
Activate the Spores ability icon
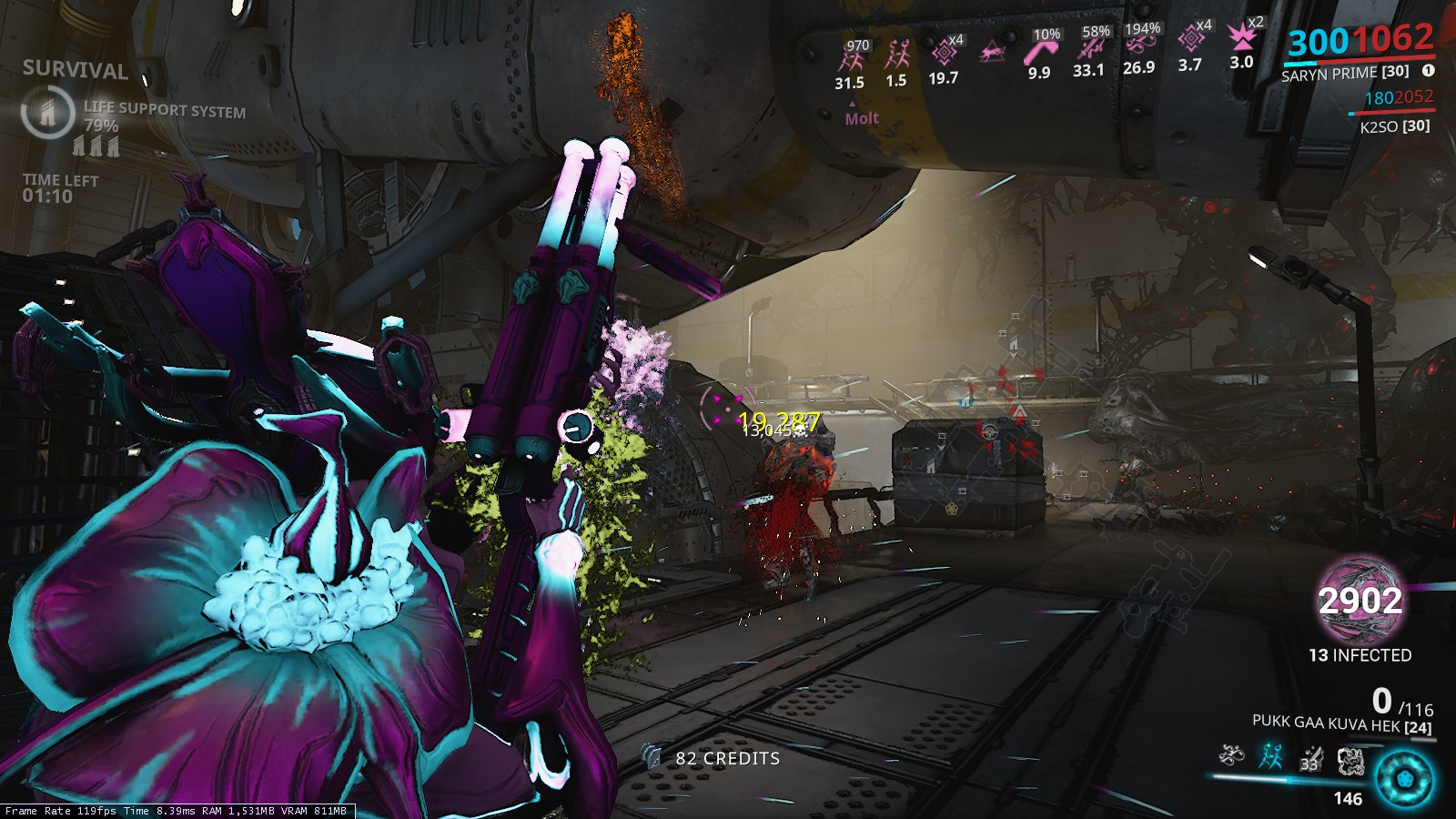pyautogui.click(x=1231, y=755)
